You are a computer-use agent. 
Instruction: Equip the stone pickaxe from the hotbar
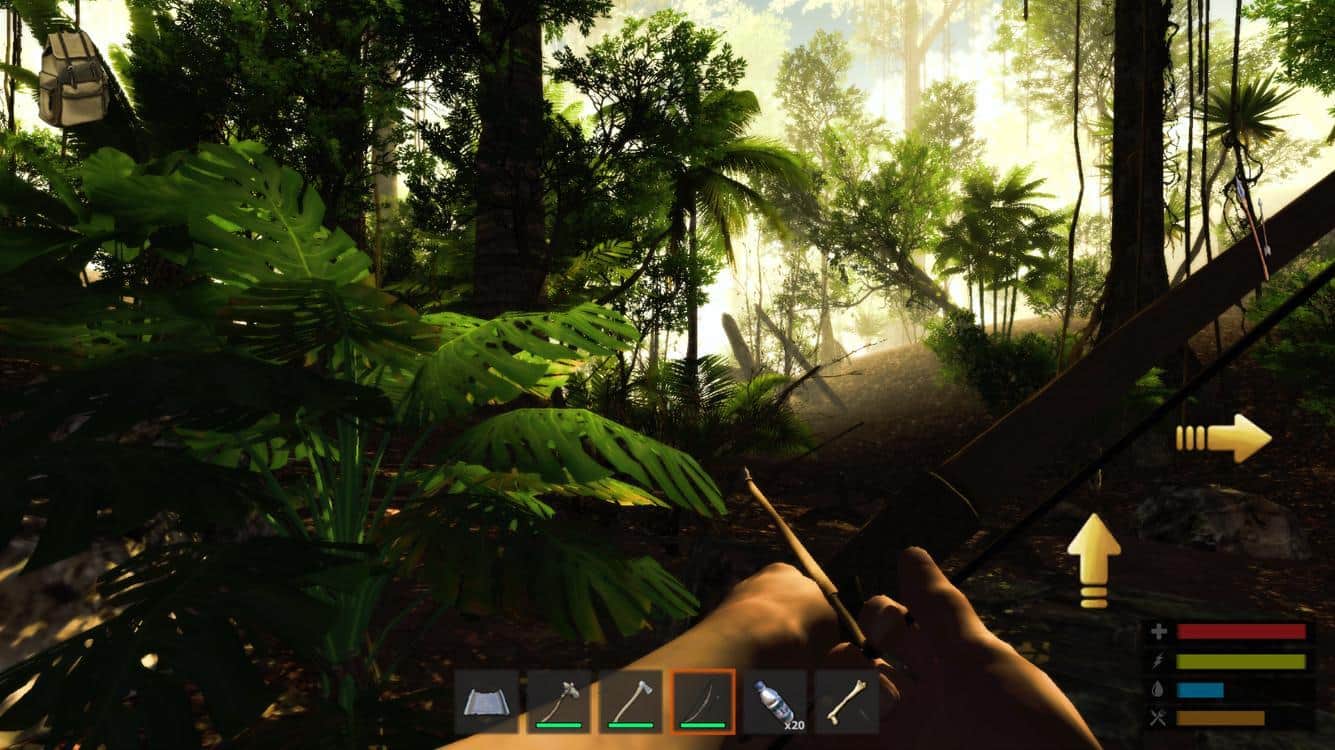point(559,700)
